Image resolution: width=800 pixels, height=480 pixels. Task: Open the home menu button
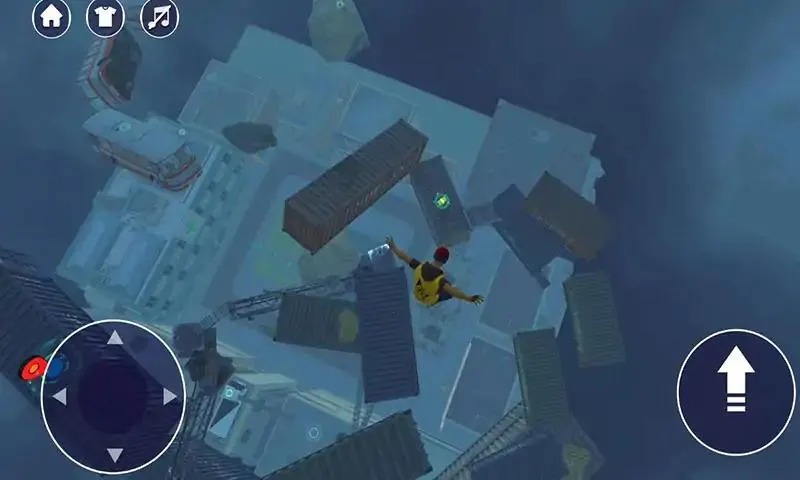pos(51,17)
